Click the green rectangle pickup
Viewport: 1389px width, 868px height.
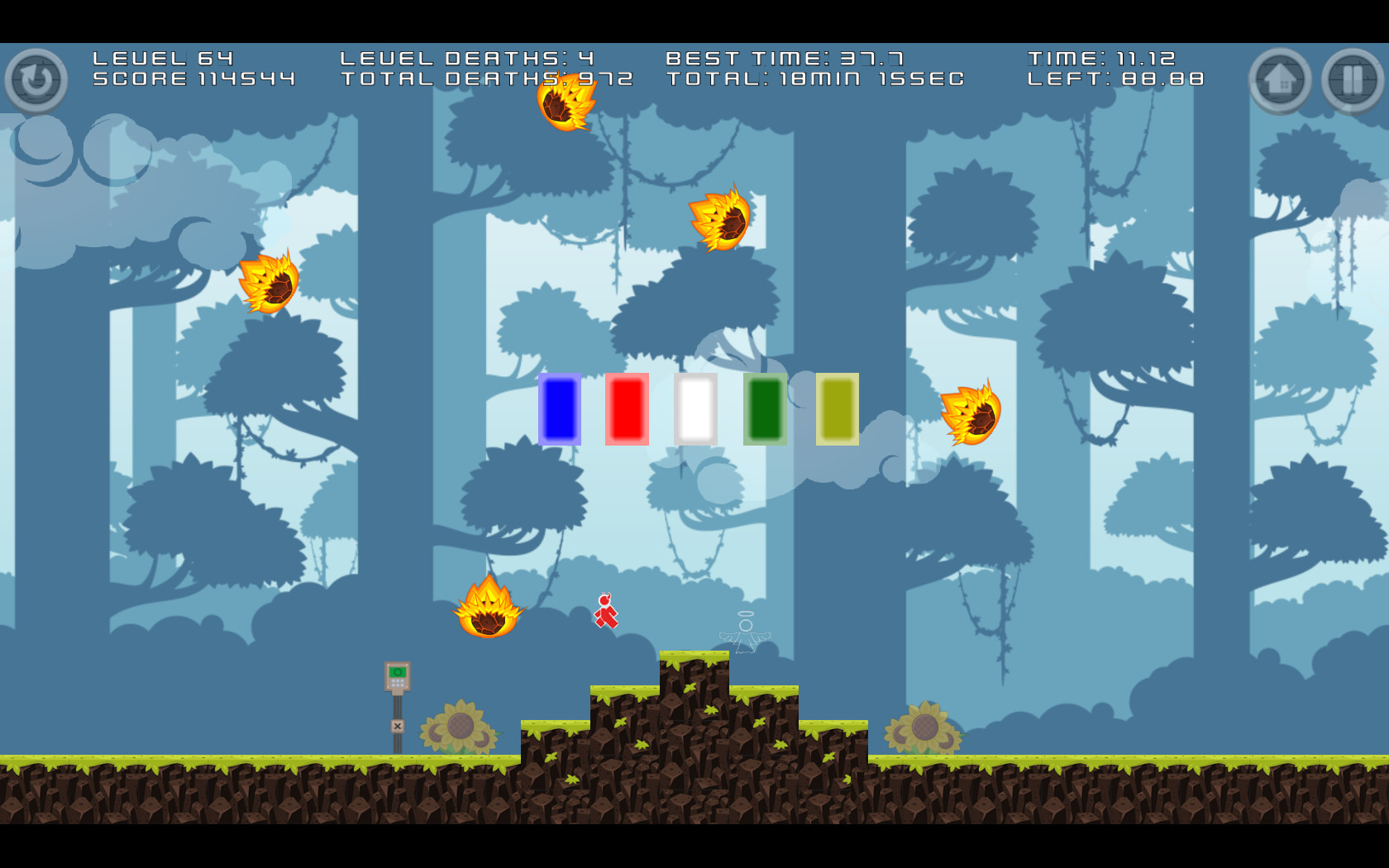(766, 409)
